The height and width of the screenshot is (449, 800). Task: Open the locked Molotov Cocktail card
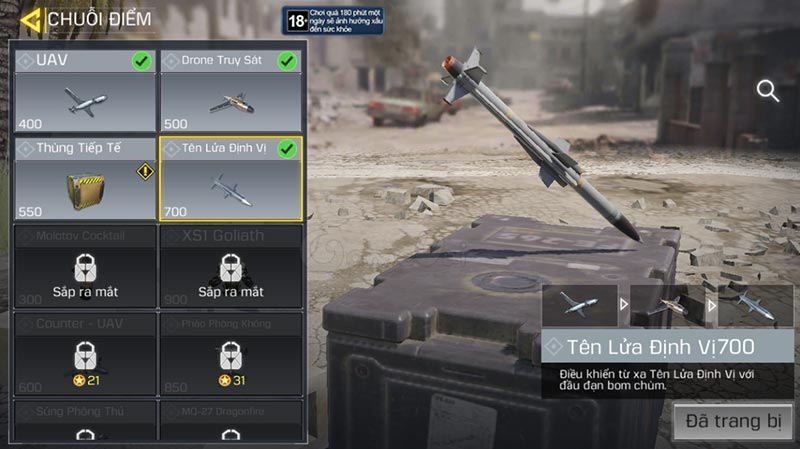[85, 265]
